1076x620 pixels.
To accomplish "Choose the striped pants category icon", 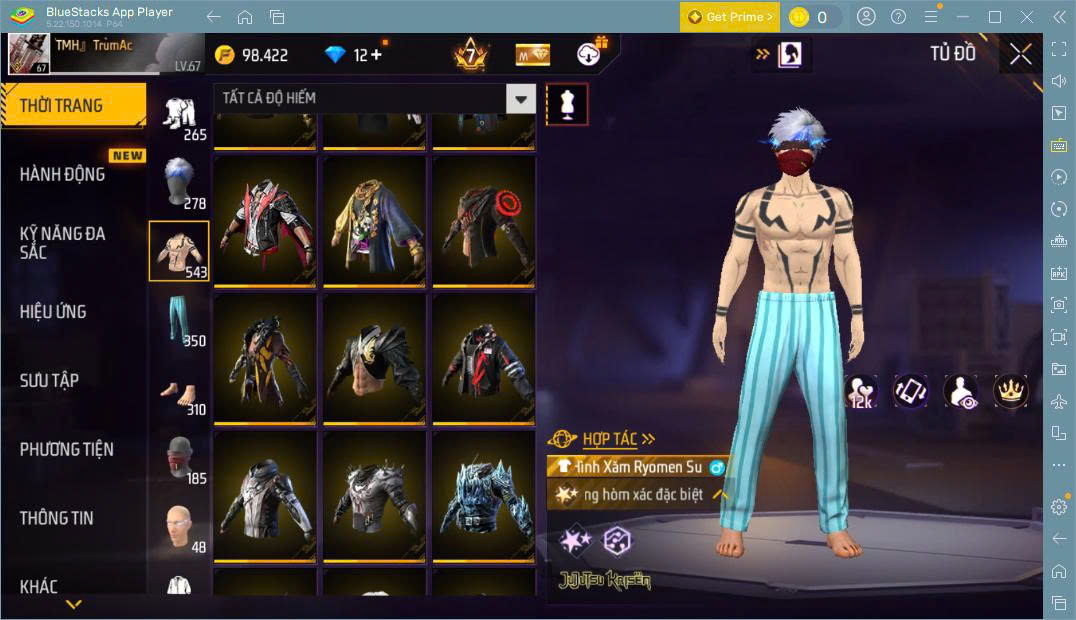I will (x=180, y=319).
